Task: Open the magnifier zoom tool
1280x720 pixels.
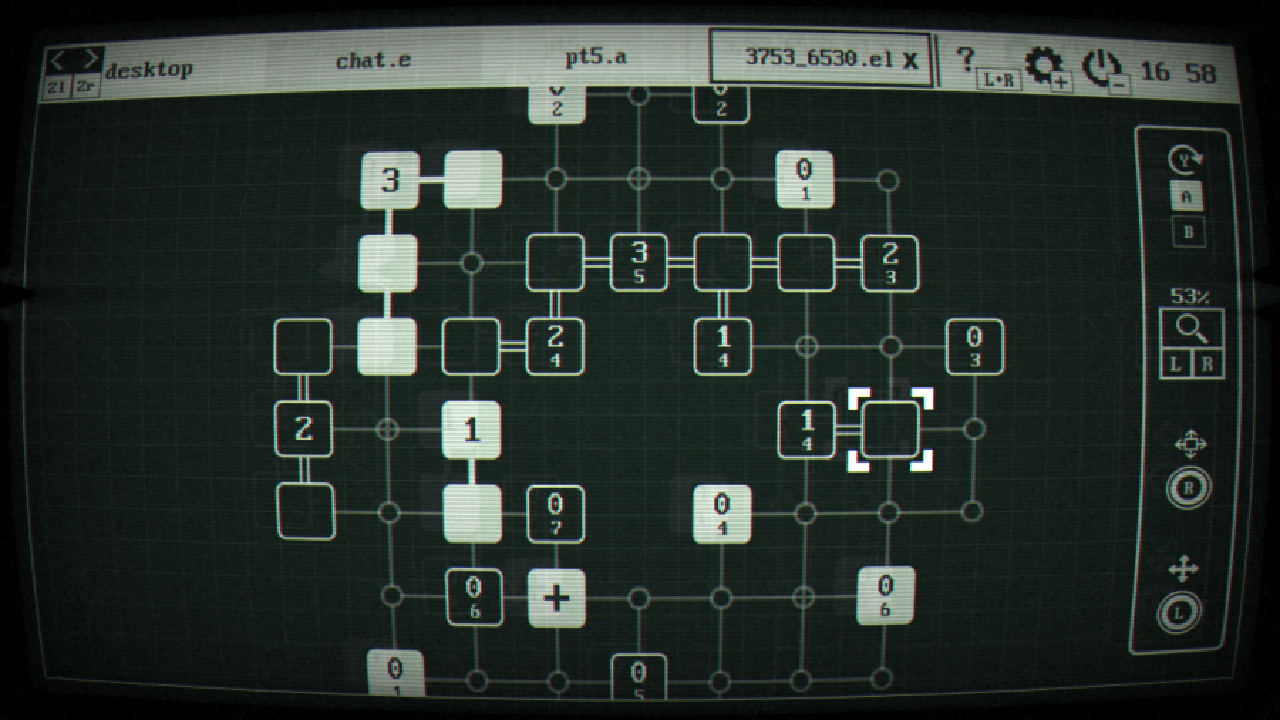Action: click(1190, 327)
